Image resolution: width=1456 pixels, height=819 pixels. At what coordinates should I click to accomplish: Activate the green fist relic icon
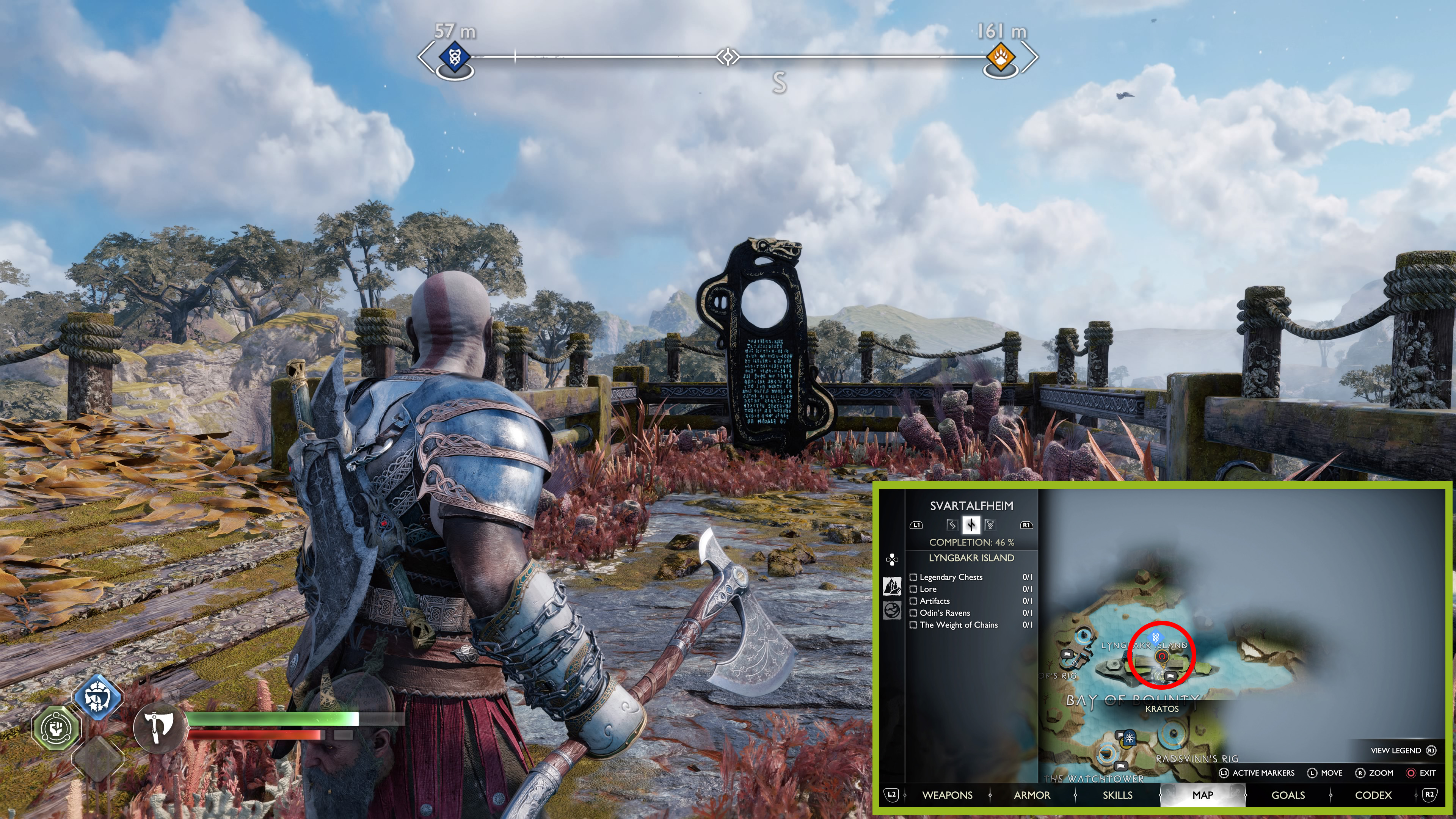click(55, 728)
